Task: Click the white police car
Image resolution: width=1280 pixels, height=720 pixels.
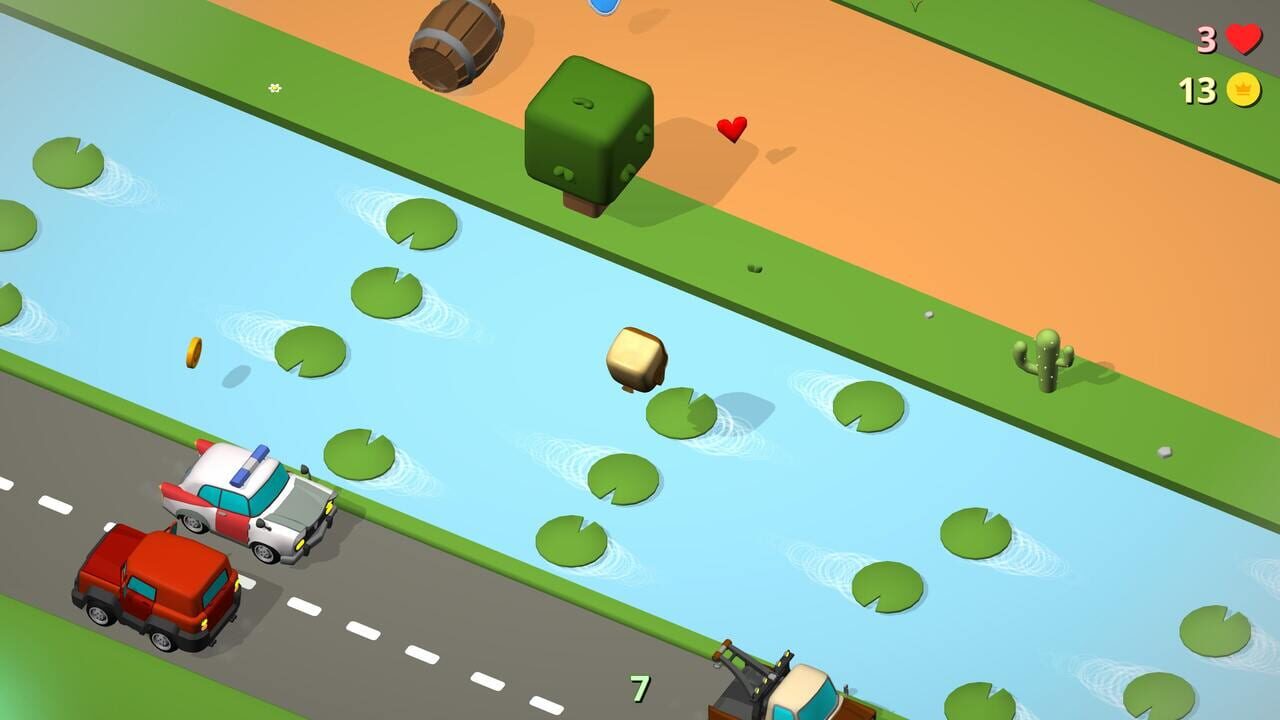Action: 251,500
